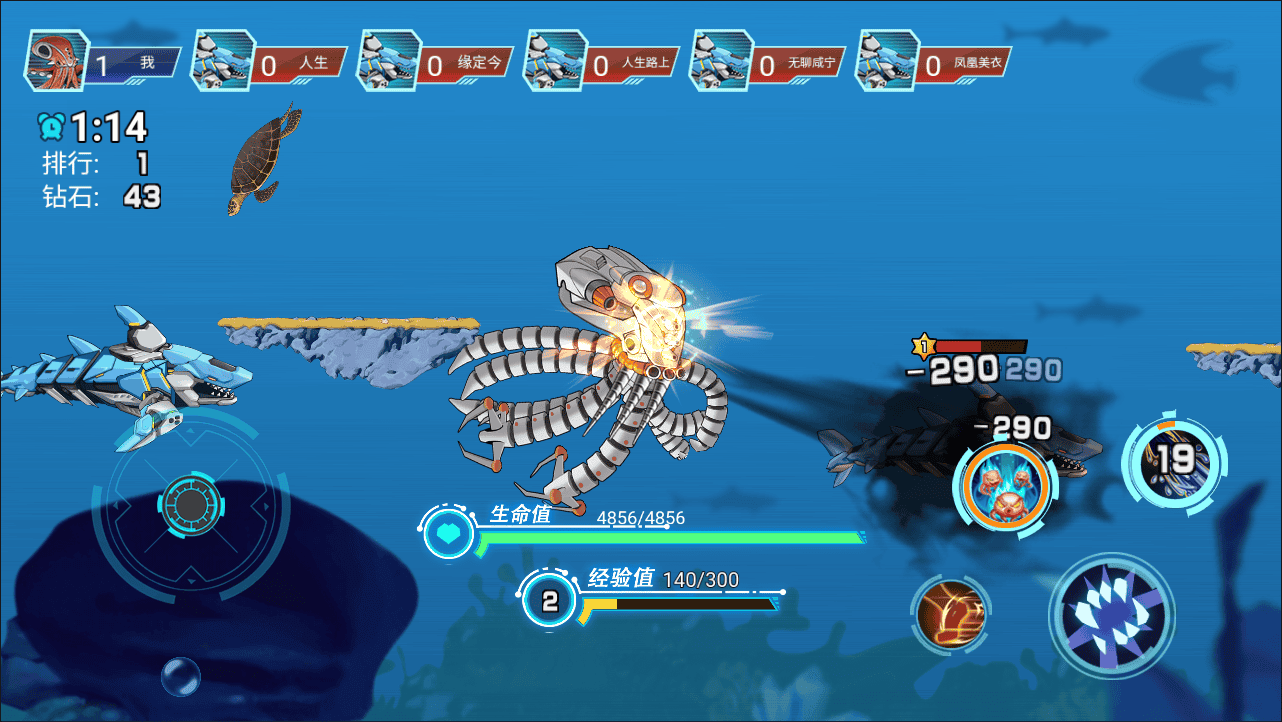Use the fiery fist punch skill
Screen dimensions: 1282x722
pos(950,612)
